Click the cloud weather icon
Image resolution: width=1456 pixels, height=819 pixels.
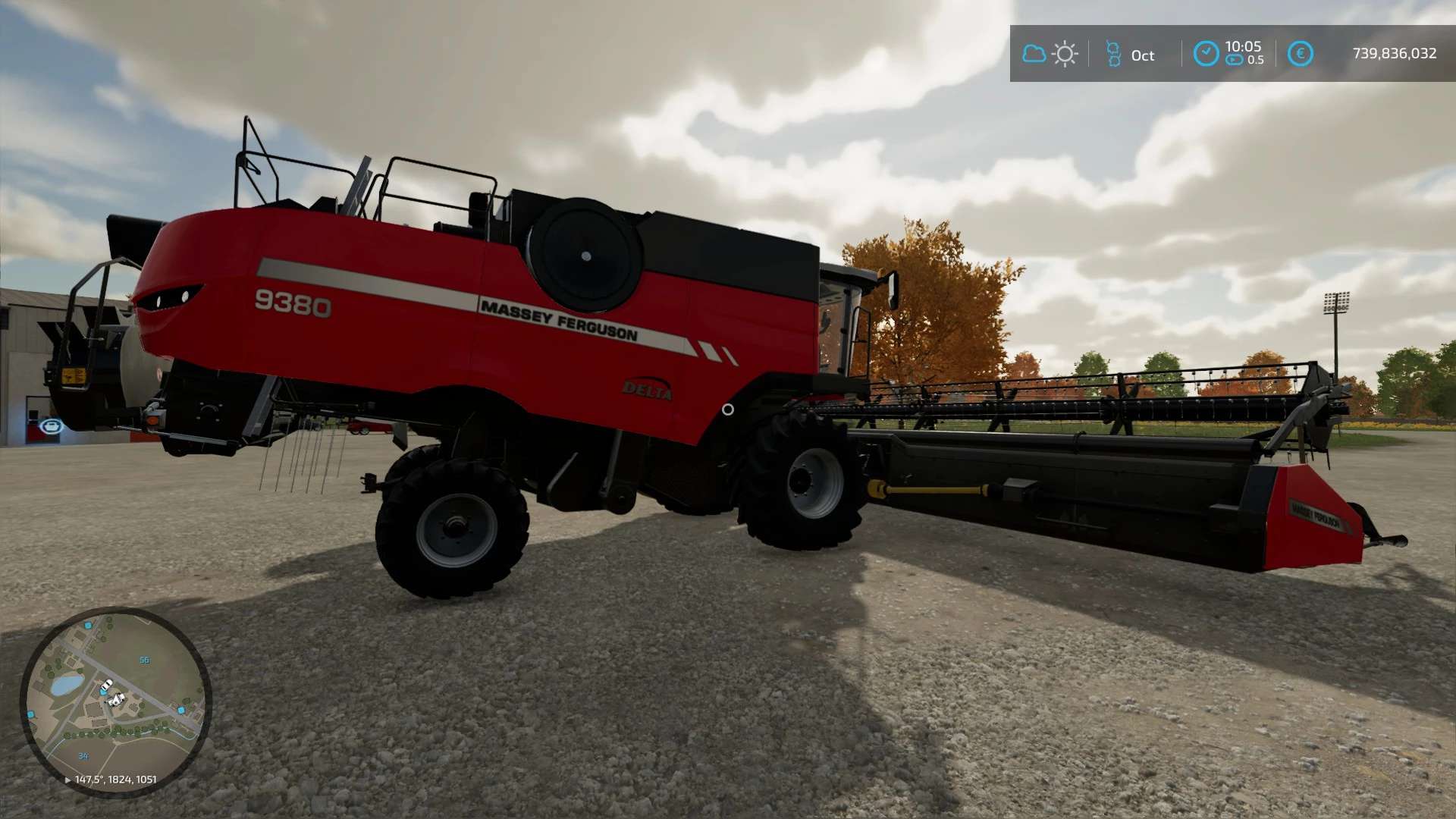[x=1034, y=54]
